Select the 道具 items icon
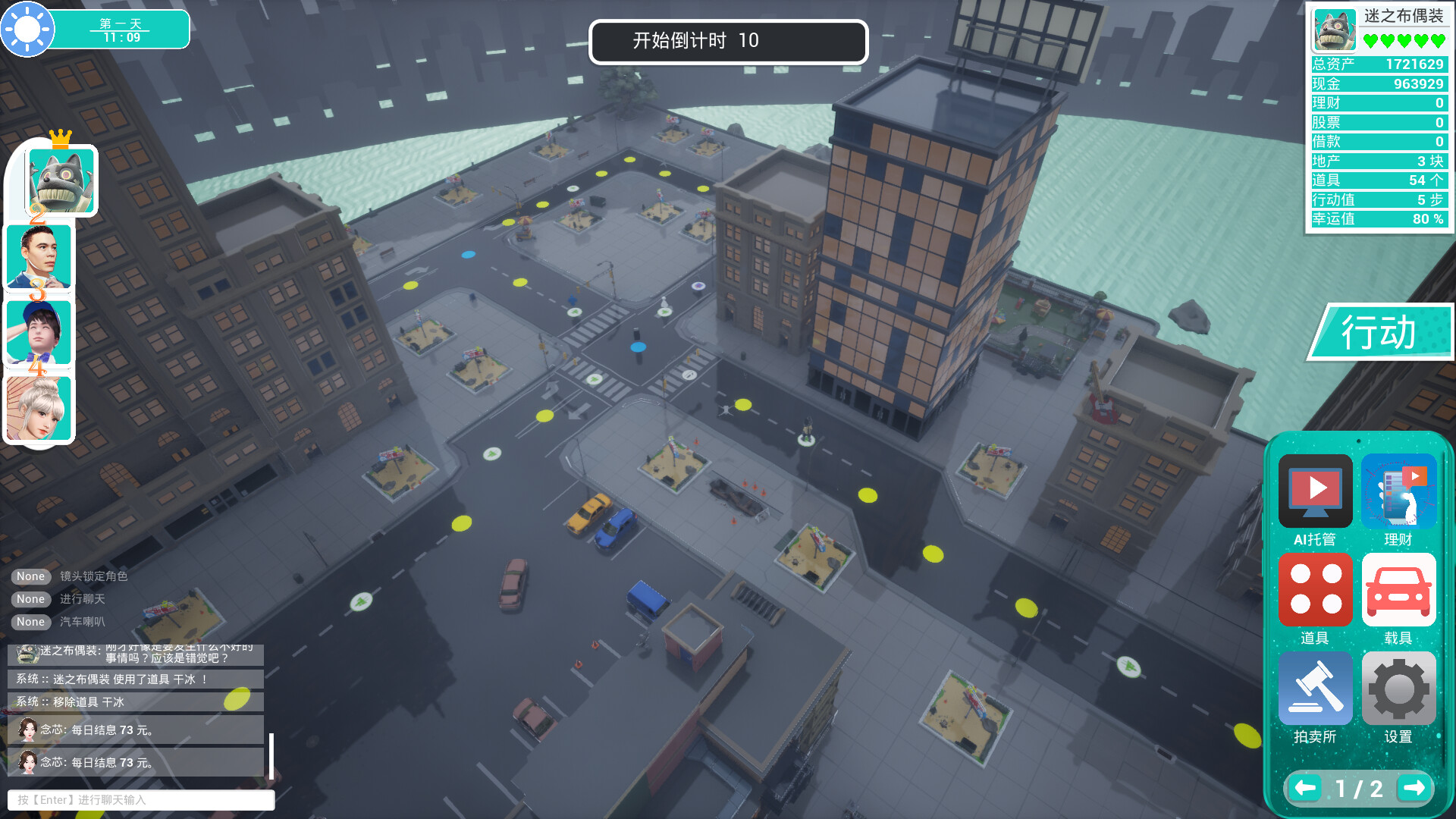This screenshot has width=1456, height=819. (x=1315, y=590)
